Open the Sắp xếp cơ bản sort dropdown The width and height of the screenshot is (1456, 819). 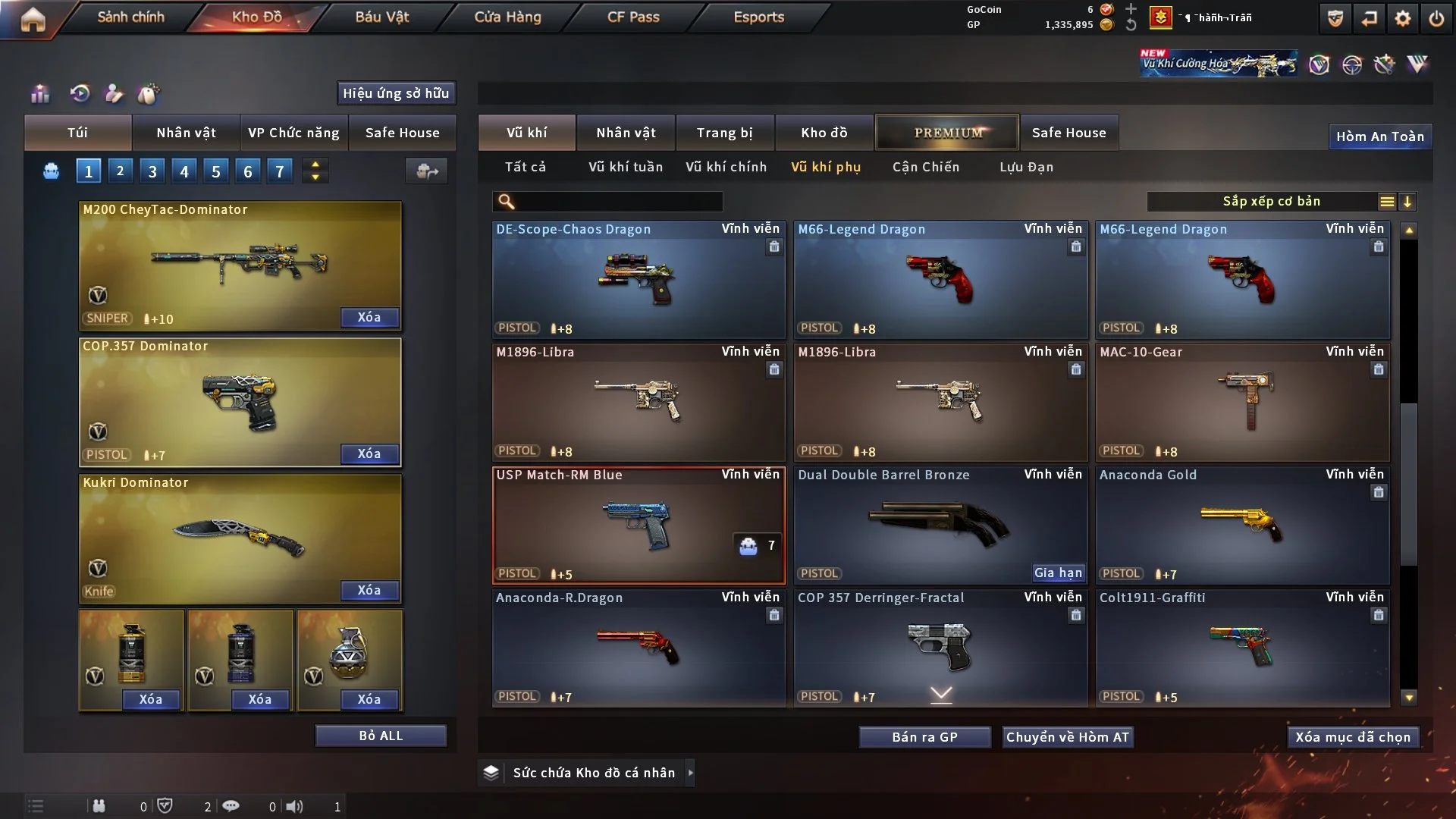pyautogui.click(x=1270, y=201)
